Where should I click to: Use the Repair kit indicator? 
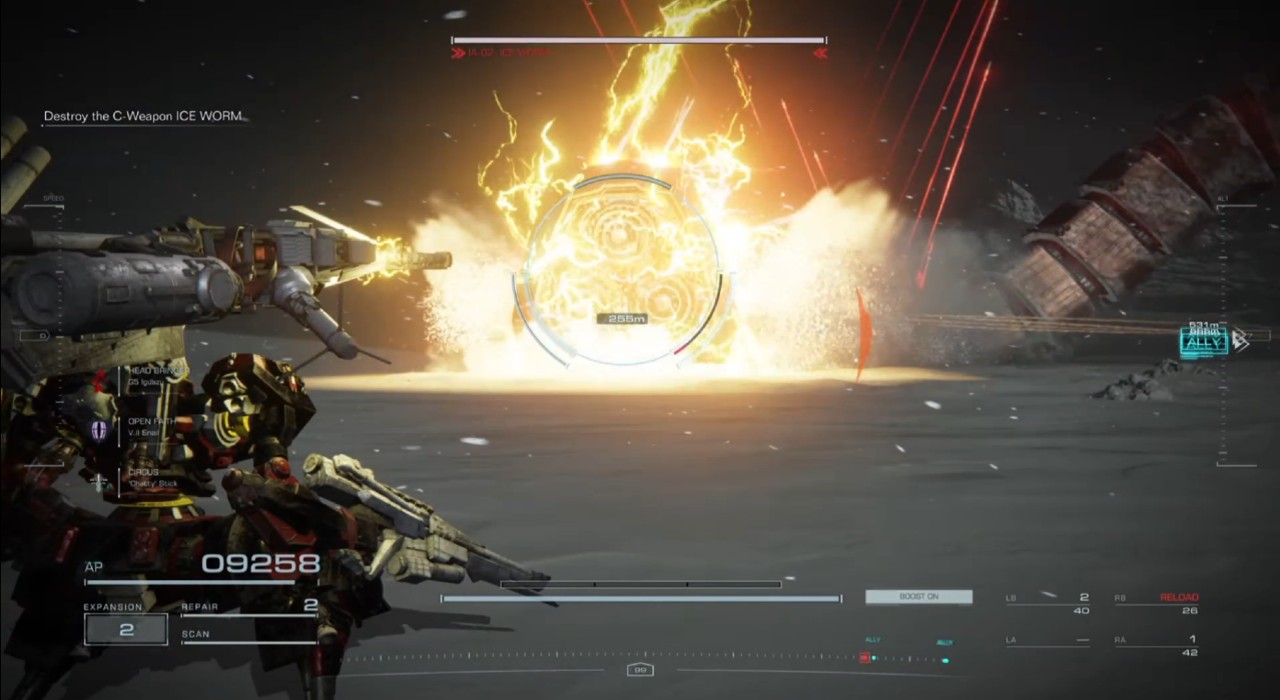click(250, 606)
